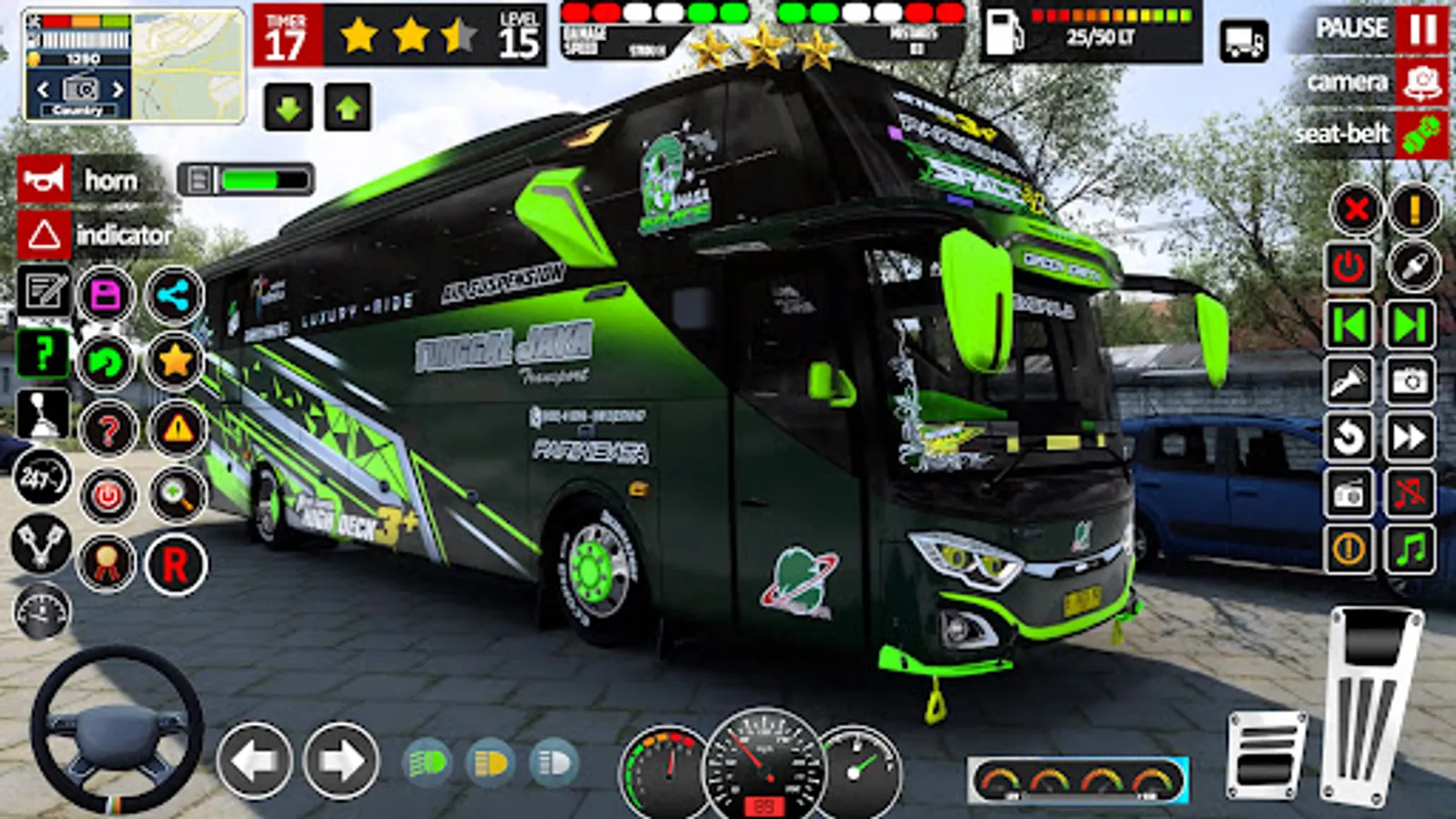The height and width of the screenshot is (819, 1456).
Task: Pause the game
Action: pos(1421,29)
